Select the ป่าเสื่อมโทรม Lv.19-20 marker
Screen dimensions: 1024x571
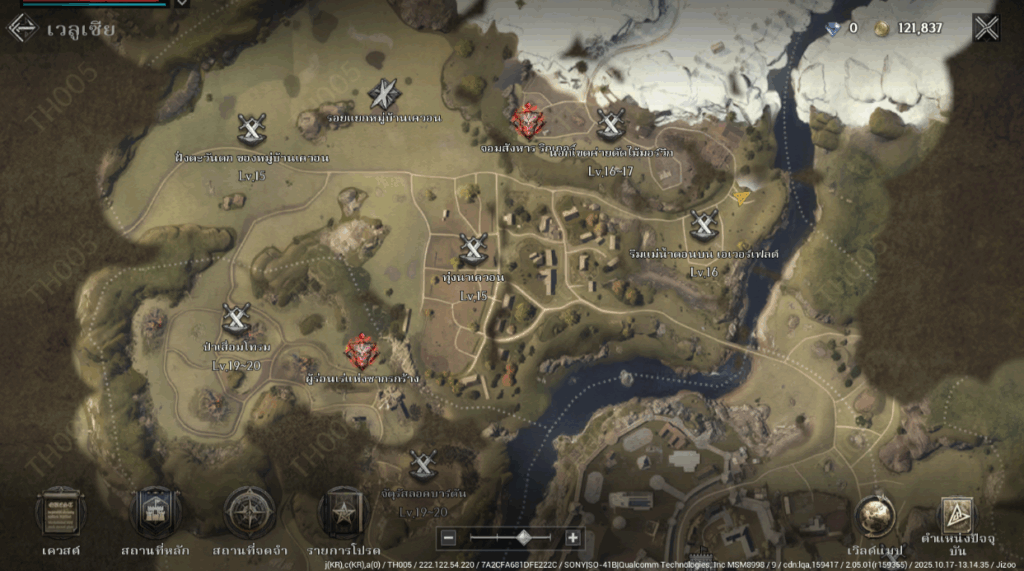point(237,318)
